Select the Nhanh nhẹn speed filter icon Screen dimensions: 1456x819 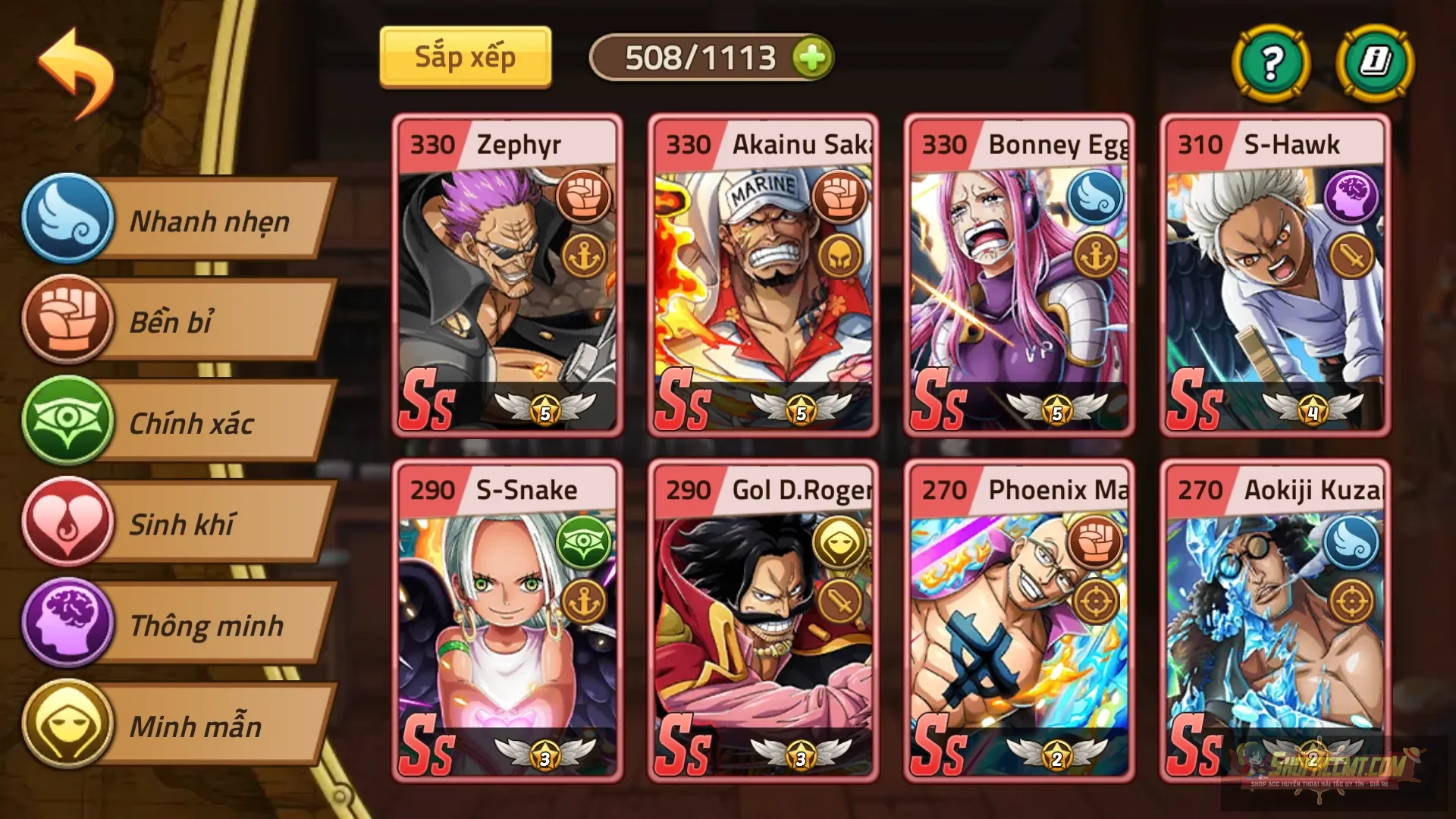(67, 221)
